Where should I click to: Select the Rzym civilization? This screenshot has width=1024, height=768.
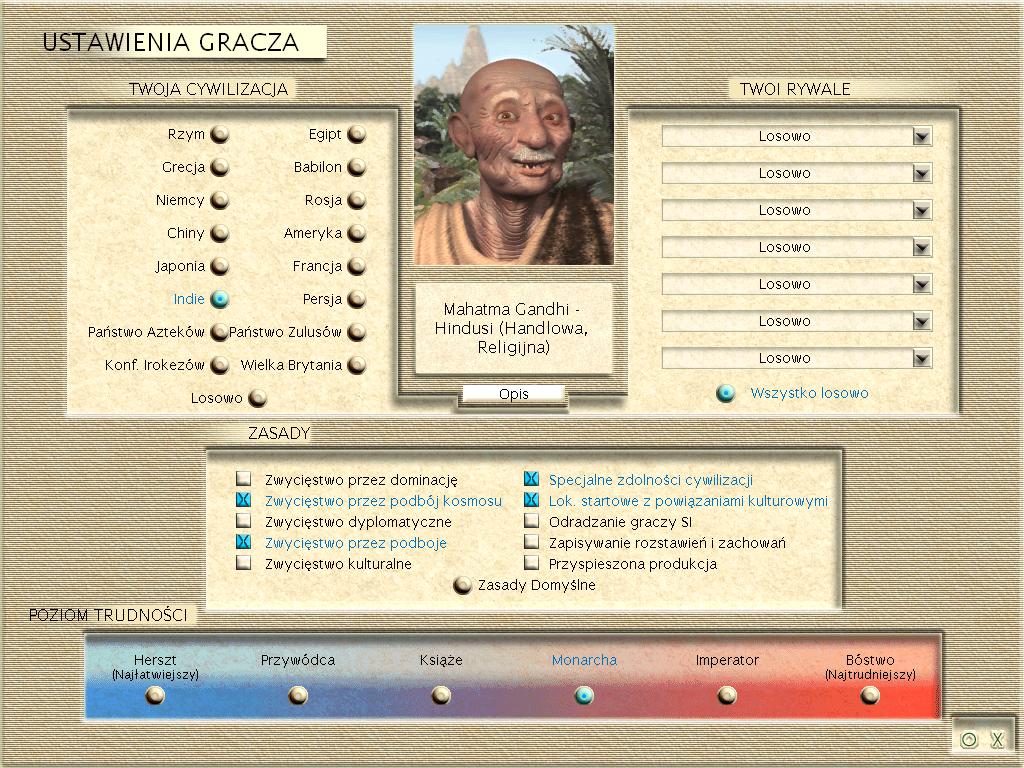tap(219, 134)
